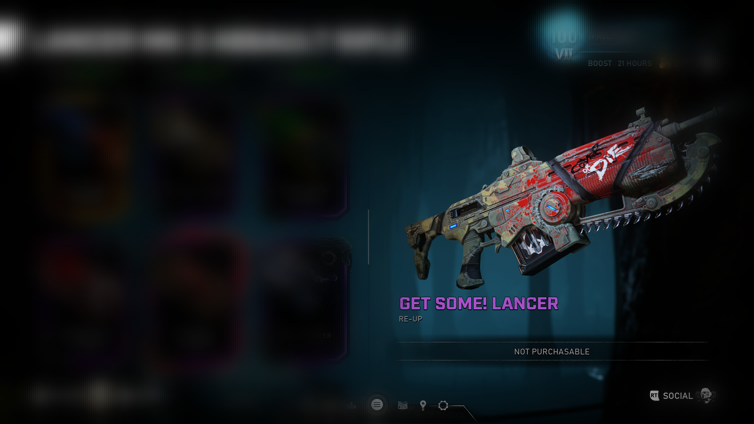The width and height of the screenshot is (754, 424).
Task: Select the Get Some! Lancer skin preview
Action: pyautogui.click(x=555, y=200)
